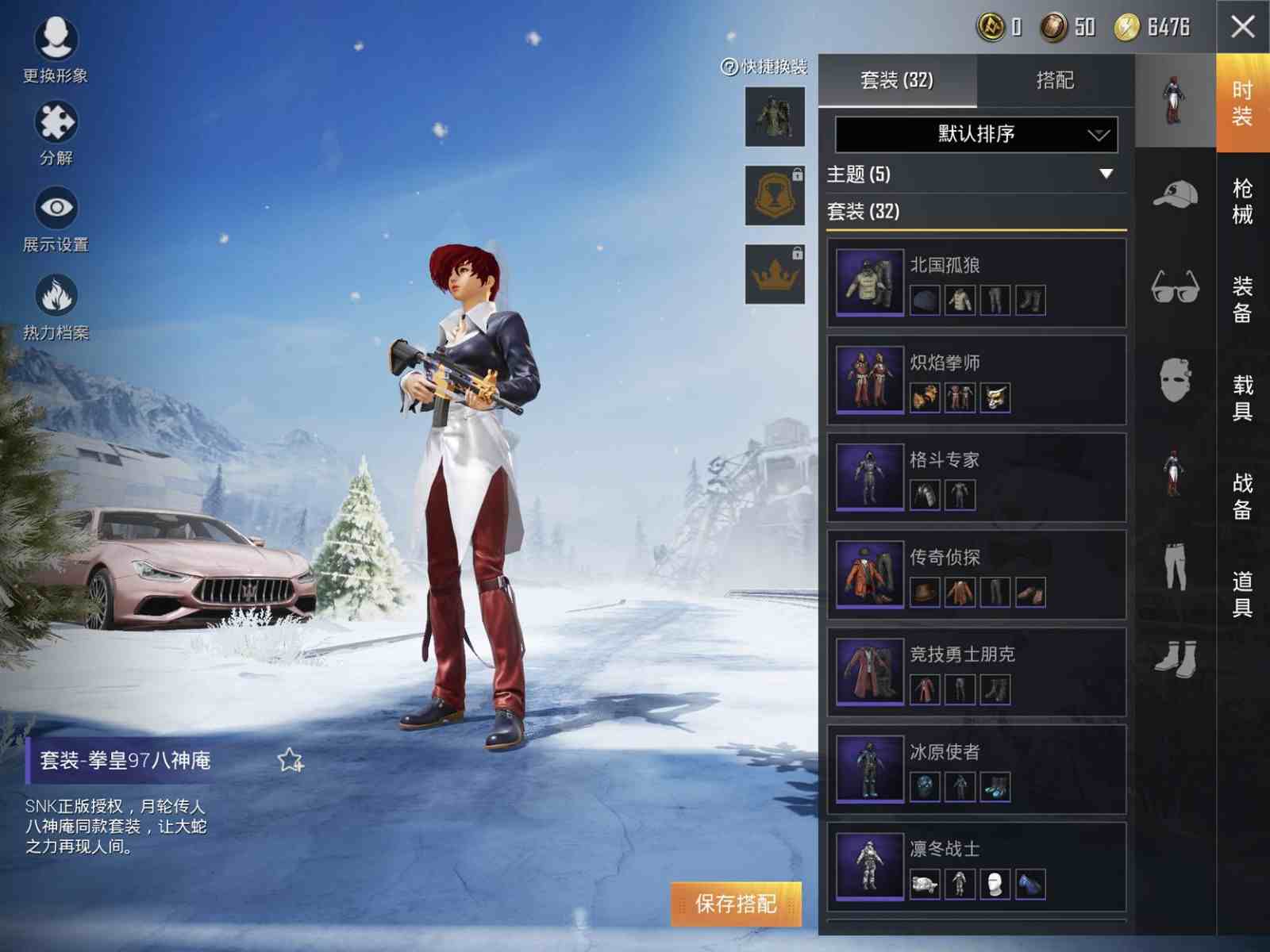
Task: Select the 冰原使者 outfit set
Action: [976, 769]
